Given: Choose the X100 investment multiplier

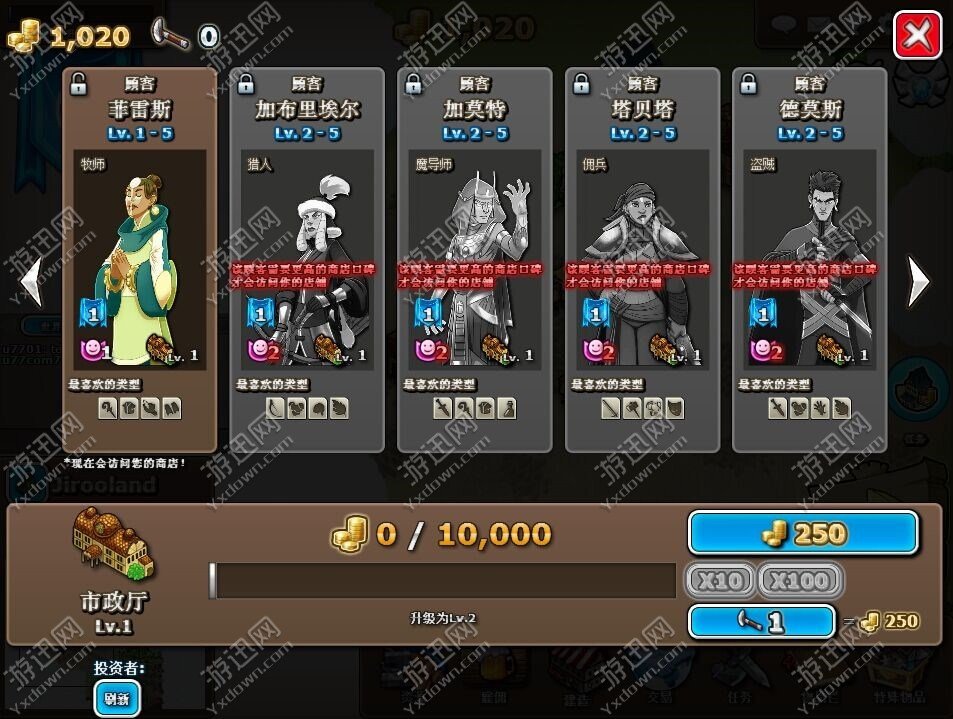Looking at the screenshot, I should [800, 580].
